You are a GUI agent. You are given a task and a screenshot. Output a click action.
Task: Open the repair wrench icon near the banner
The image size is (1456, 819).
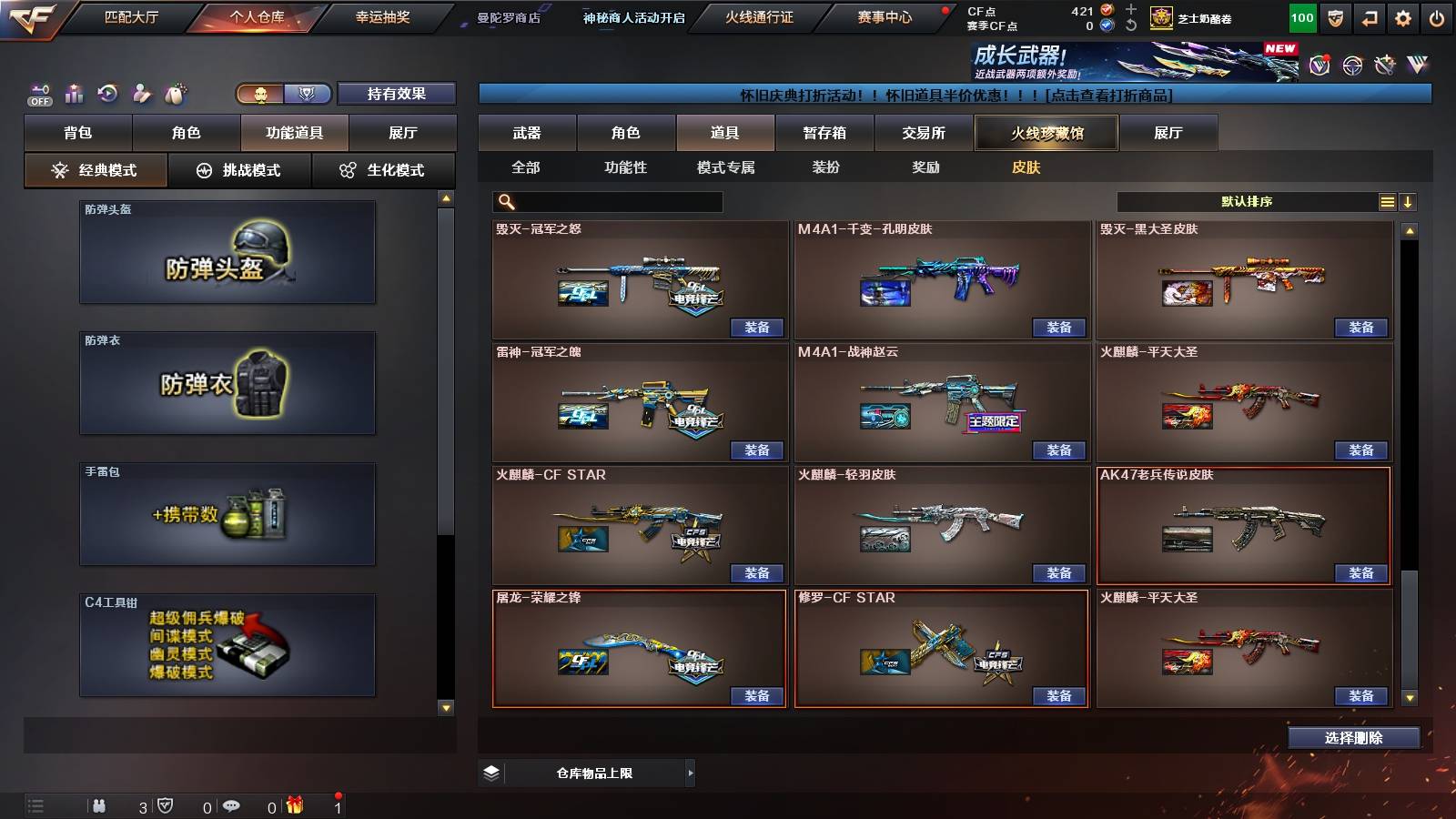pos(1384,66)
